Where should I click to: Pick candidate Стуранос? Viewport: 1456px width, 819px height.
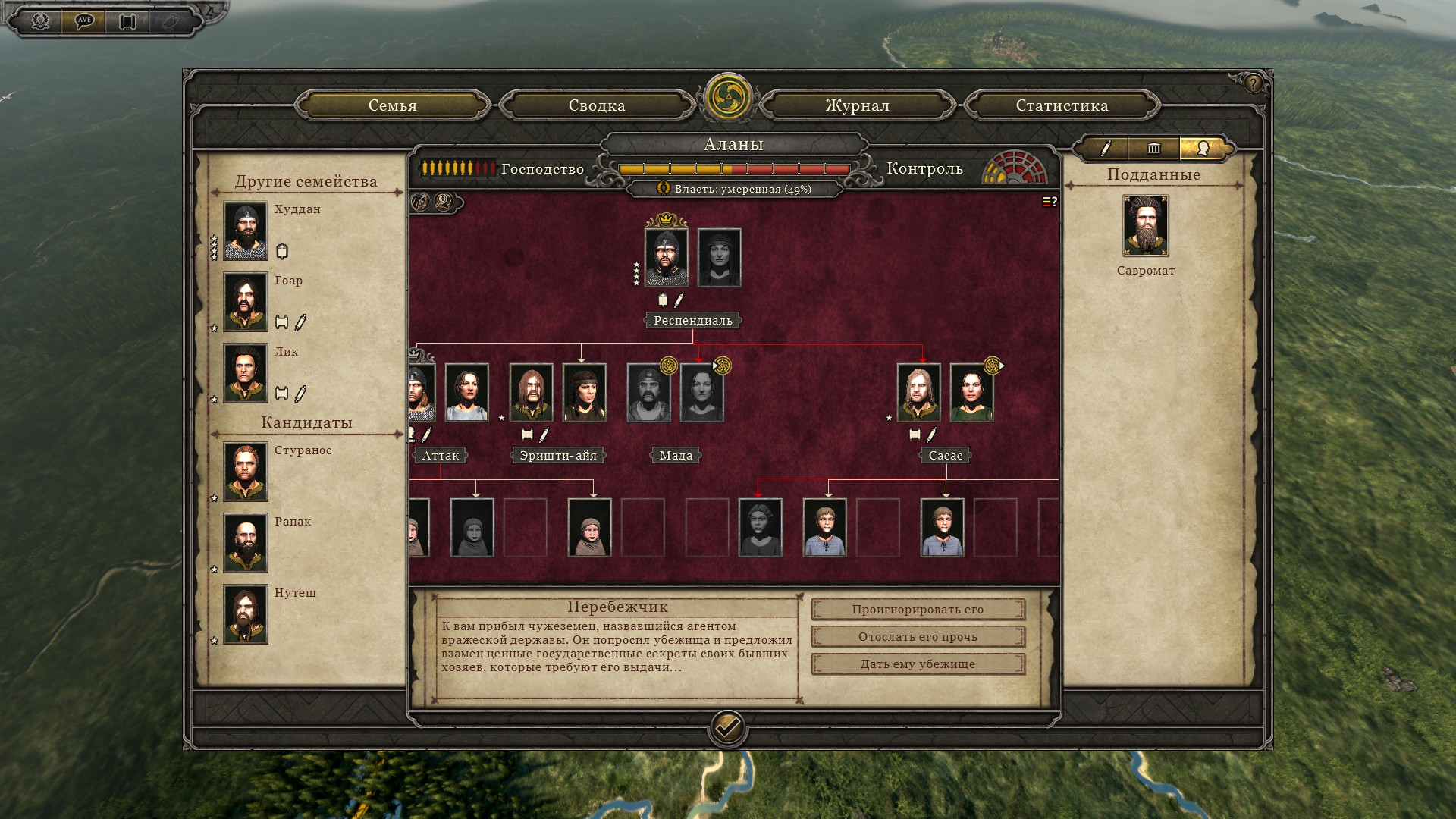[246, 472]
